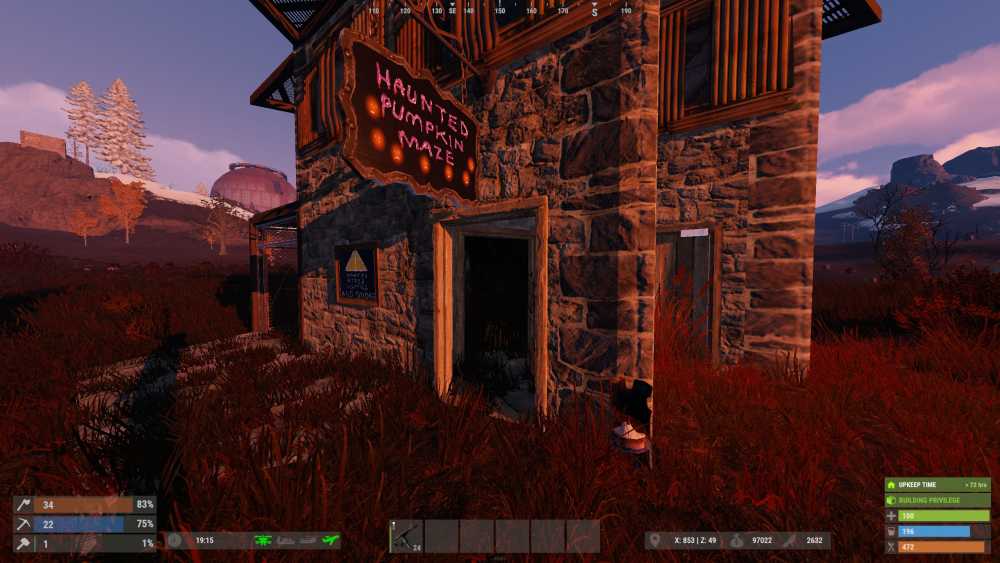Image resolution: width=1000 pixels, height=563 pixels.
Task: Select the Building Privilege status notice
Action: click(x=937, y=500)
